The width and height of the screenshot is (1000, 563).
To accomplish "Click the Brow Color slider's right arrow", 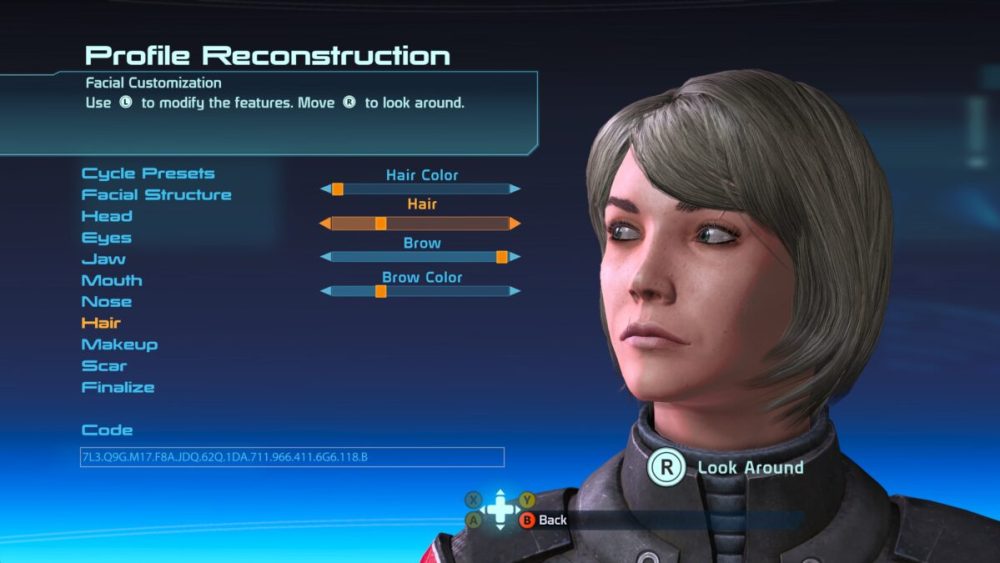I will pos(515,291).
